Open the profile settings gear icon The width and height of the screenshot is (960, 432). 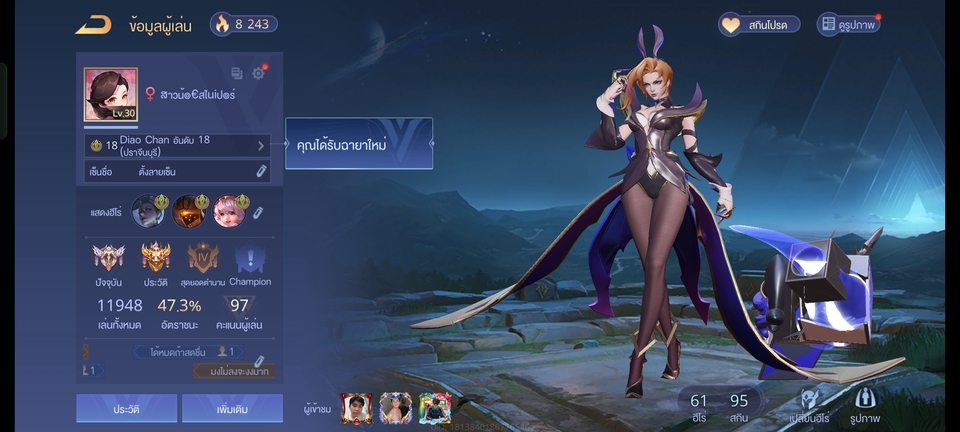coord(258,73)
